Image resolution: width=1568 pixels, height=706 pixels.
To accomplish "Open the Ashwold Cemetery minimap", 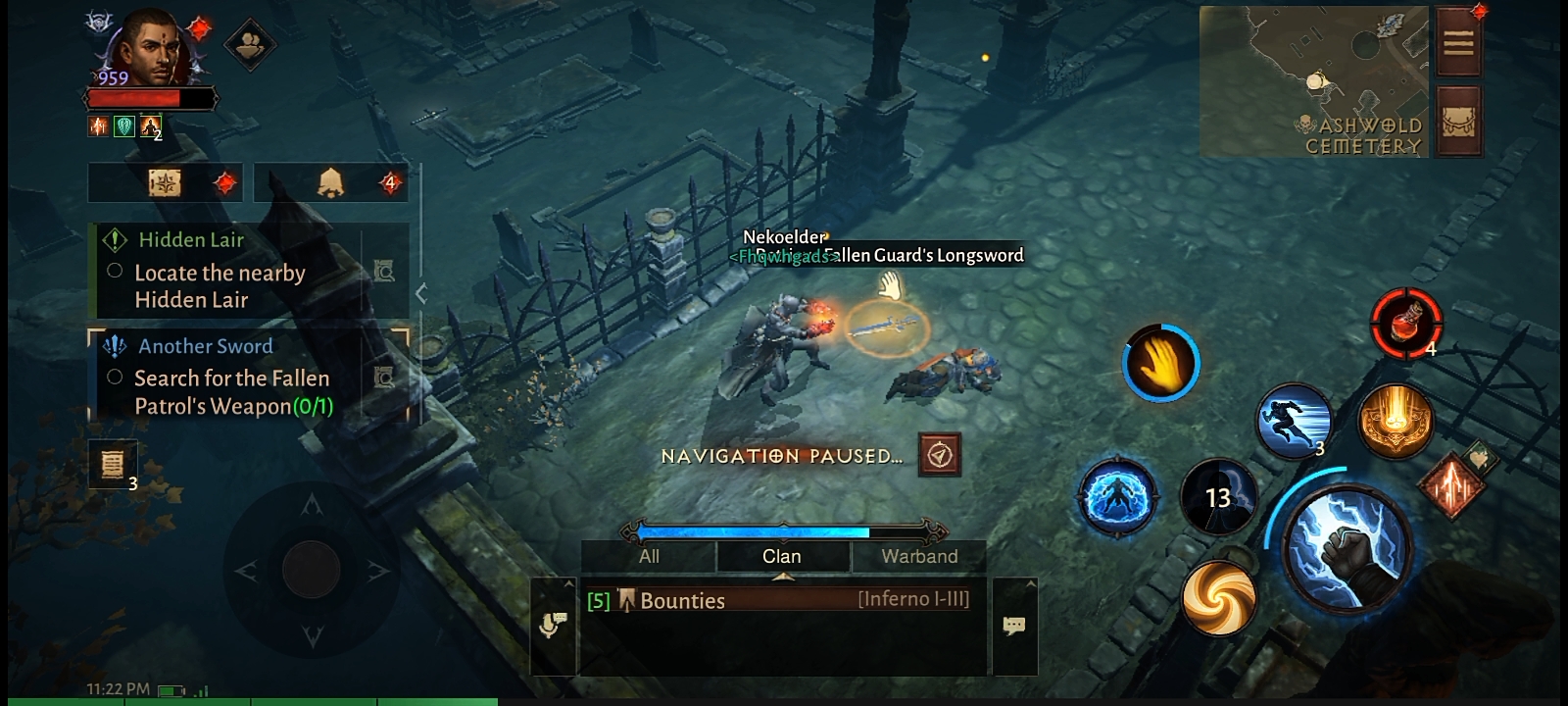I will [1313, 80].
